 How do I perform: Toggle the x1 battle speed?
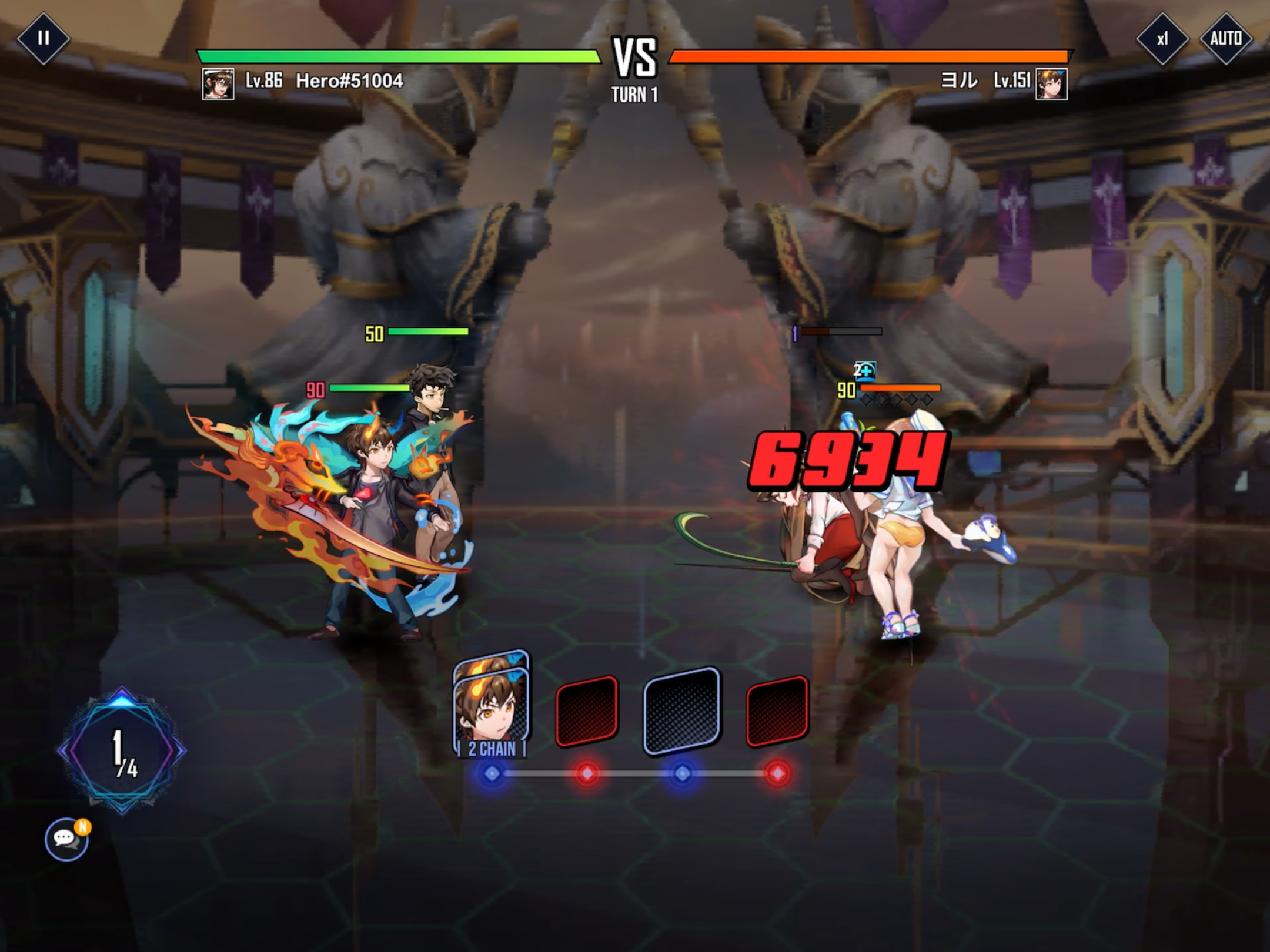1162,39
